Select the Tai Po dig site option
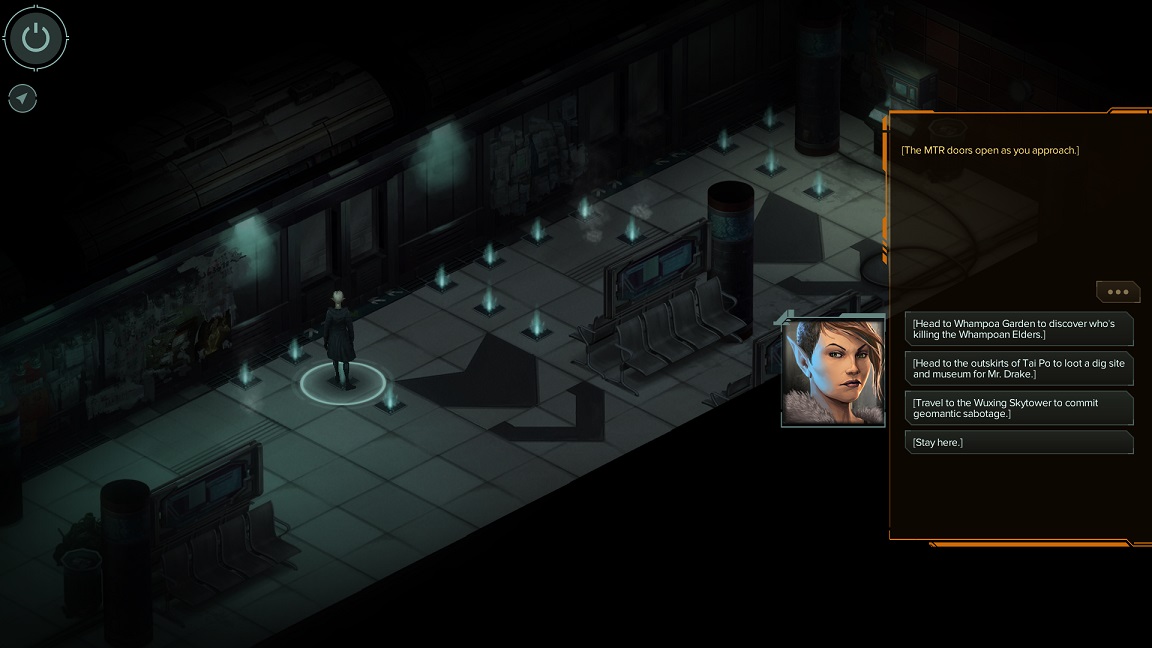 pyautogui.click(x=1019, y=368)
